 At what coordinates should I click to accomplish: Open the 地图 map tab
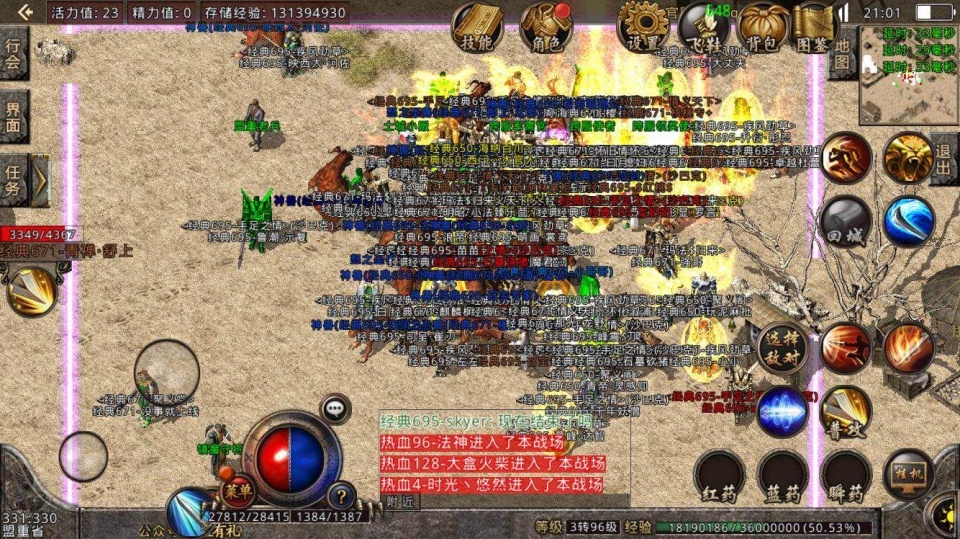tap(842, 53)
